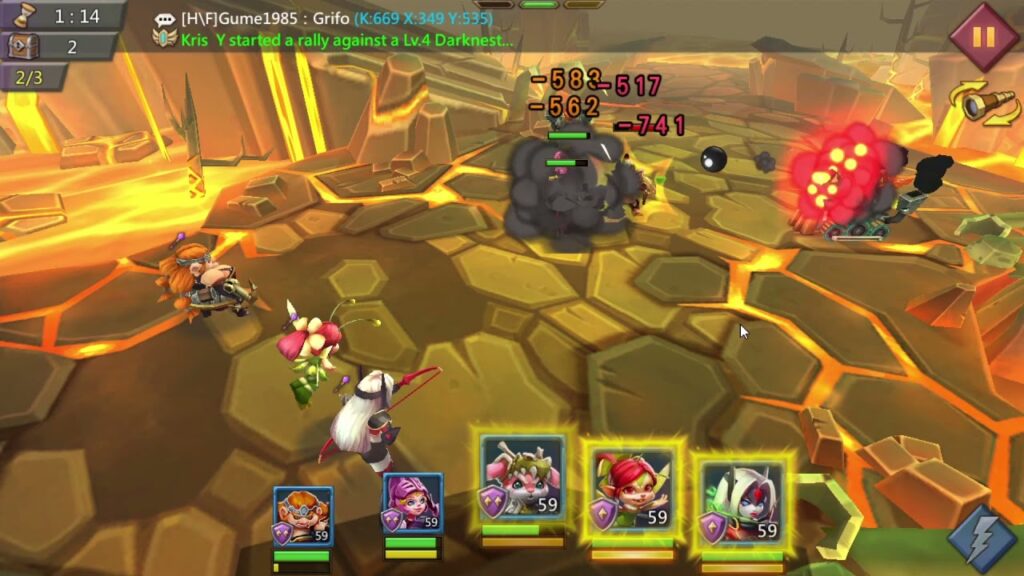Pause the battle with the pause button
Viewport: 1024px width, 576px height.
click(x=983, y=37)
